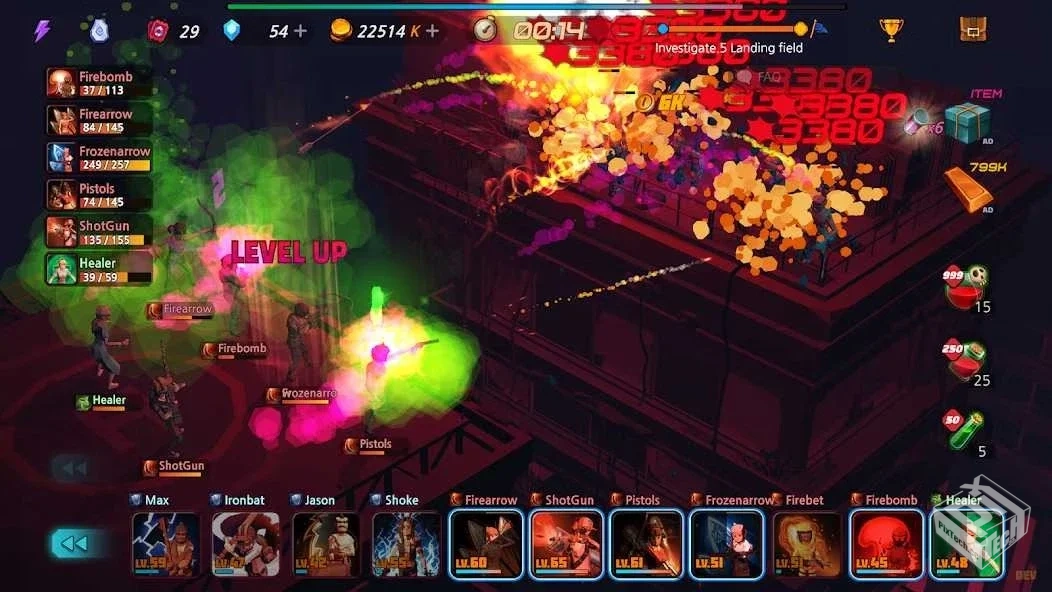1052x592 pixels.
Task: Select the Firebet unit card
Action: (x=807, y=545)
